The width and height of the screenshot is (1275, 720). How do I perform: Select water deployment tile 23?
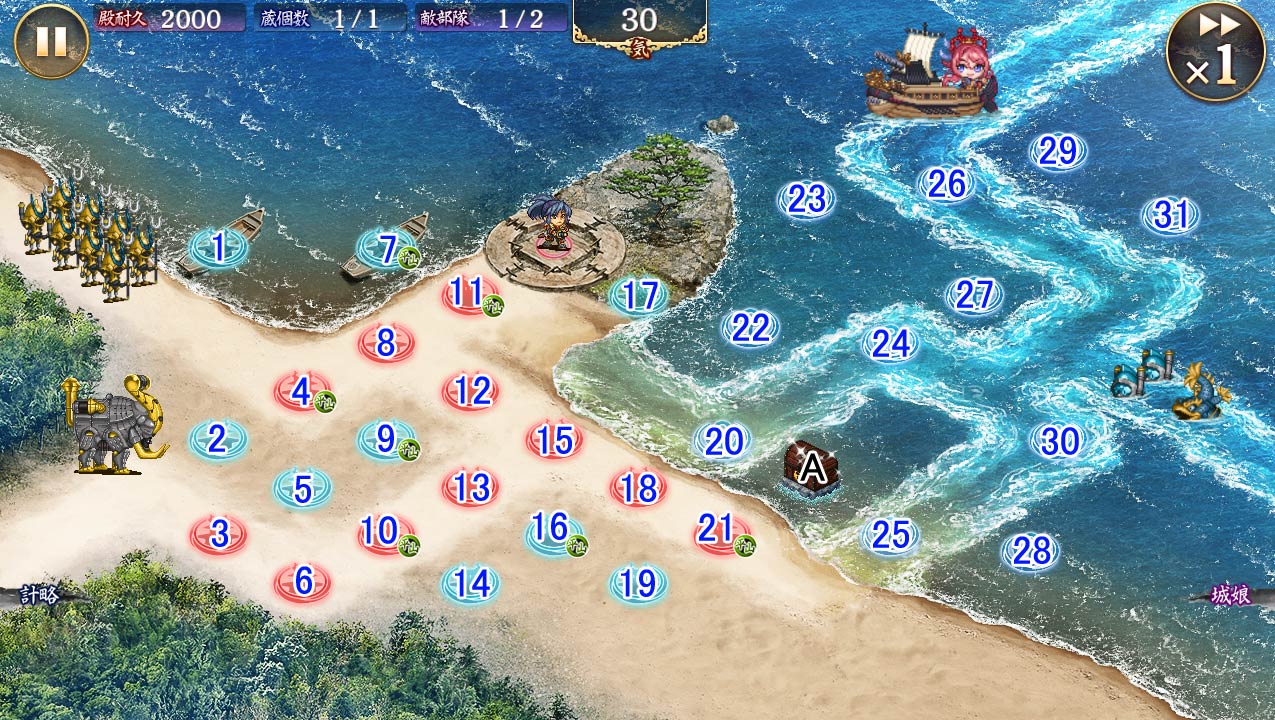(x=806, y=200)
